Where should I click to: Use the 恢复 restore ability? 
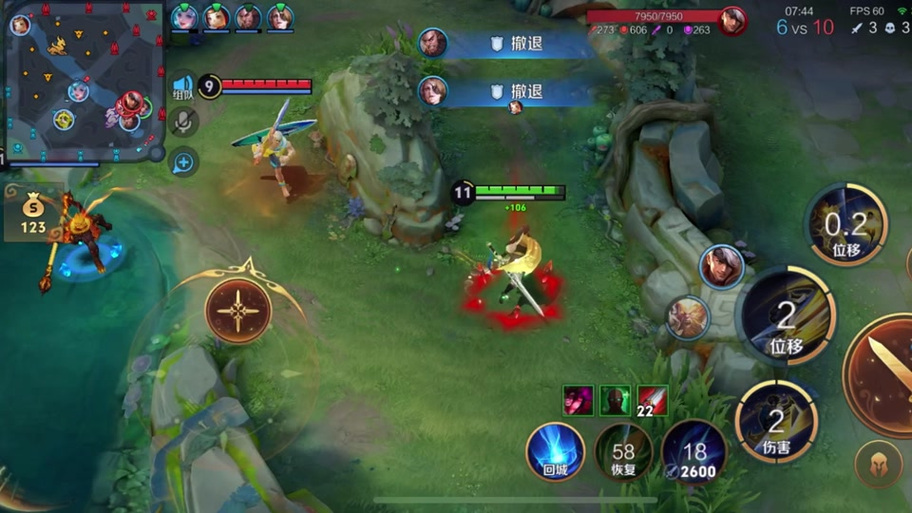[624, 451]
